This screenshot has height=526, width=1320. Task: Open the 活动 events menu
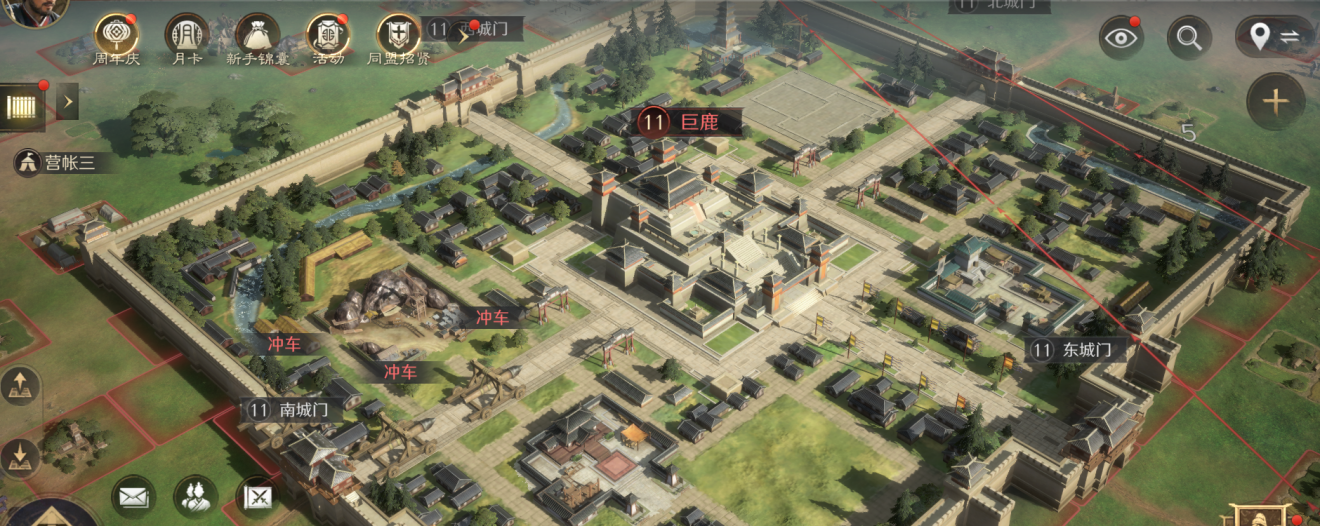pos(327,35)
